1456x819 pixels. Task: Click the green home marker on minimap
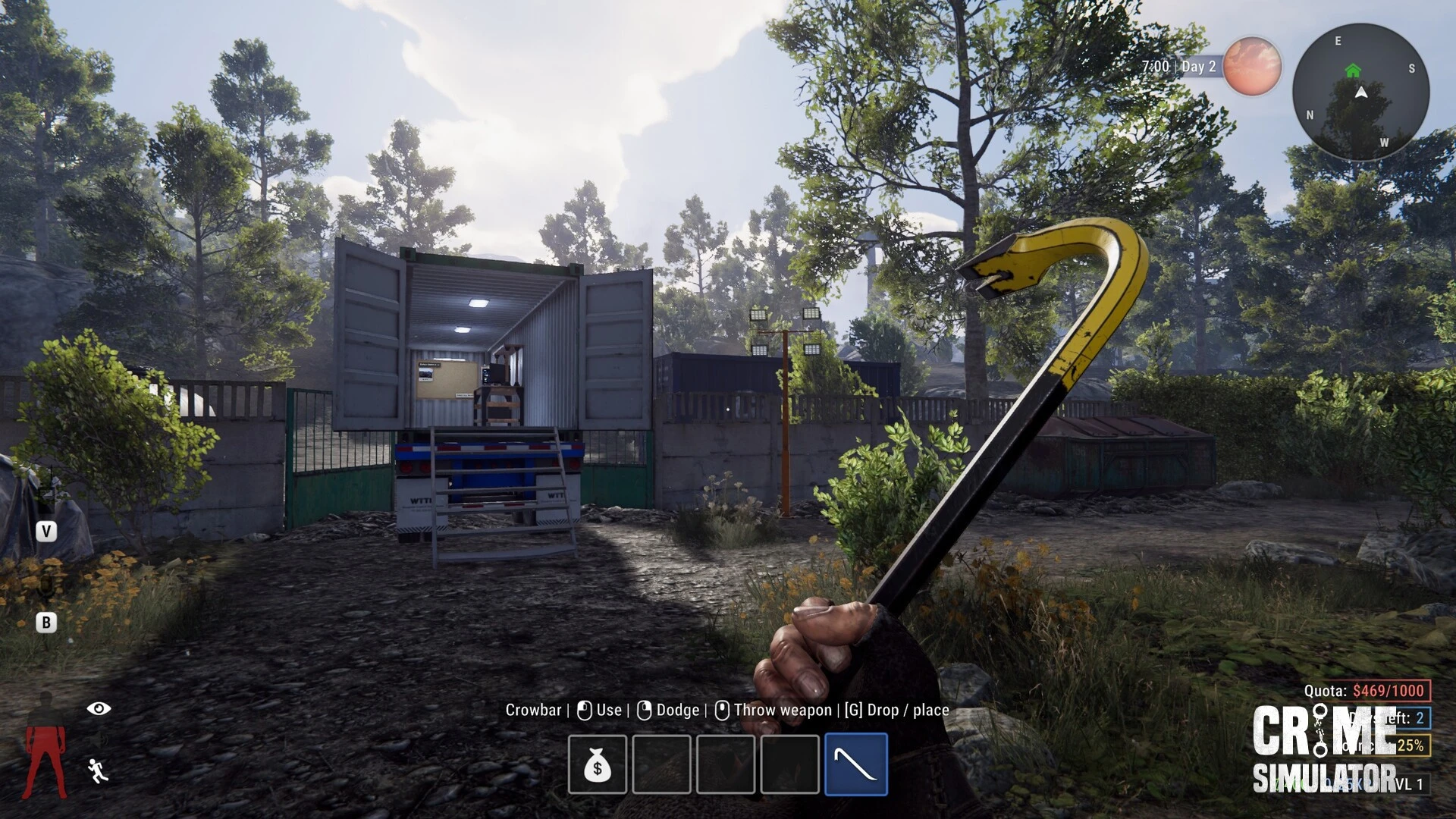(1353, 71)
